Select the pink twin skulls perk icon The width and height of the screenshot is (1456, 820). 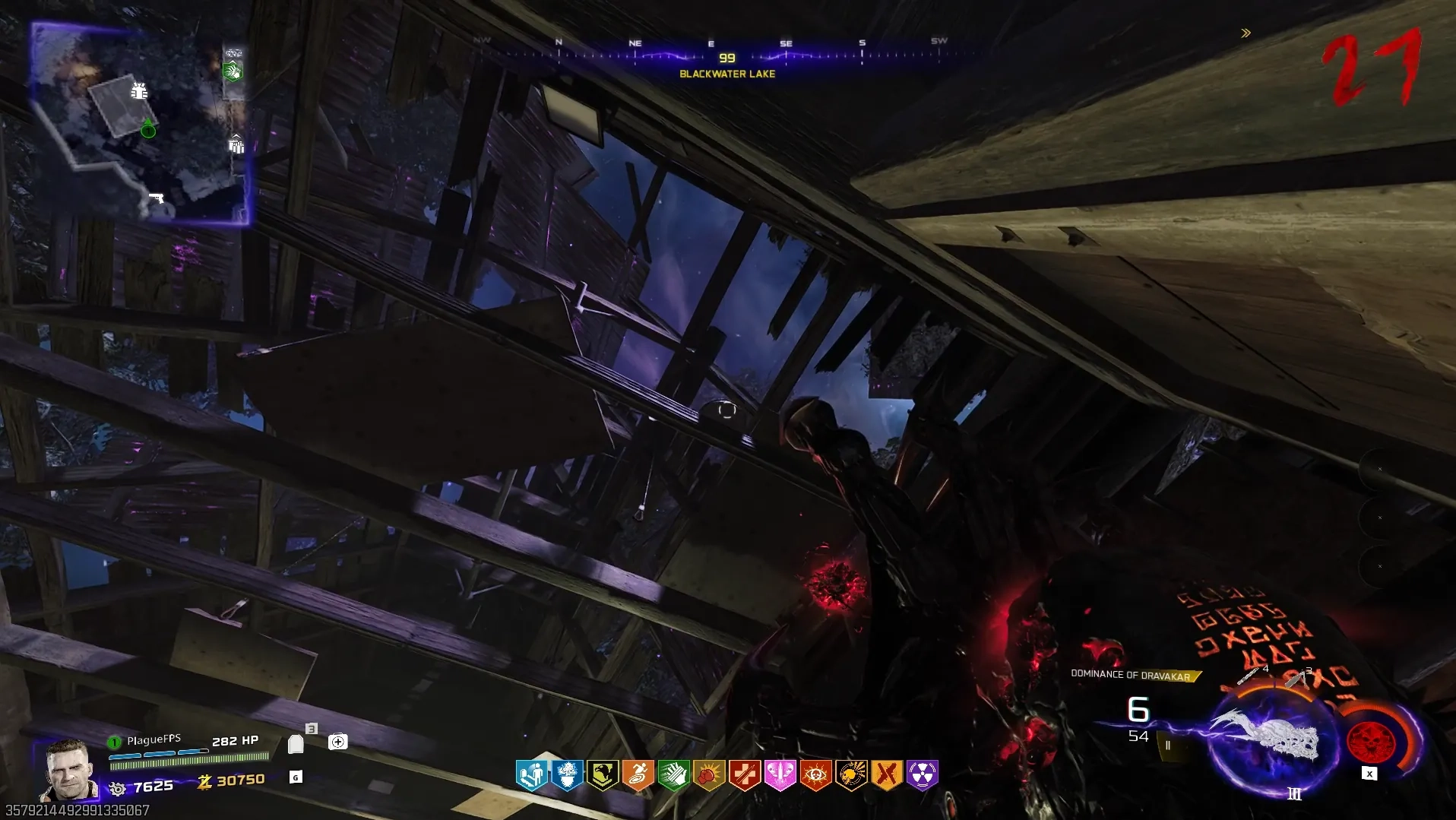[x=780, y=775]
